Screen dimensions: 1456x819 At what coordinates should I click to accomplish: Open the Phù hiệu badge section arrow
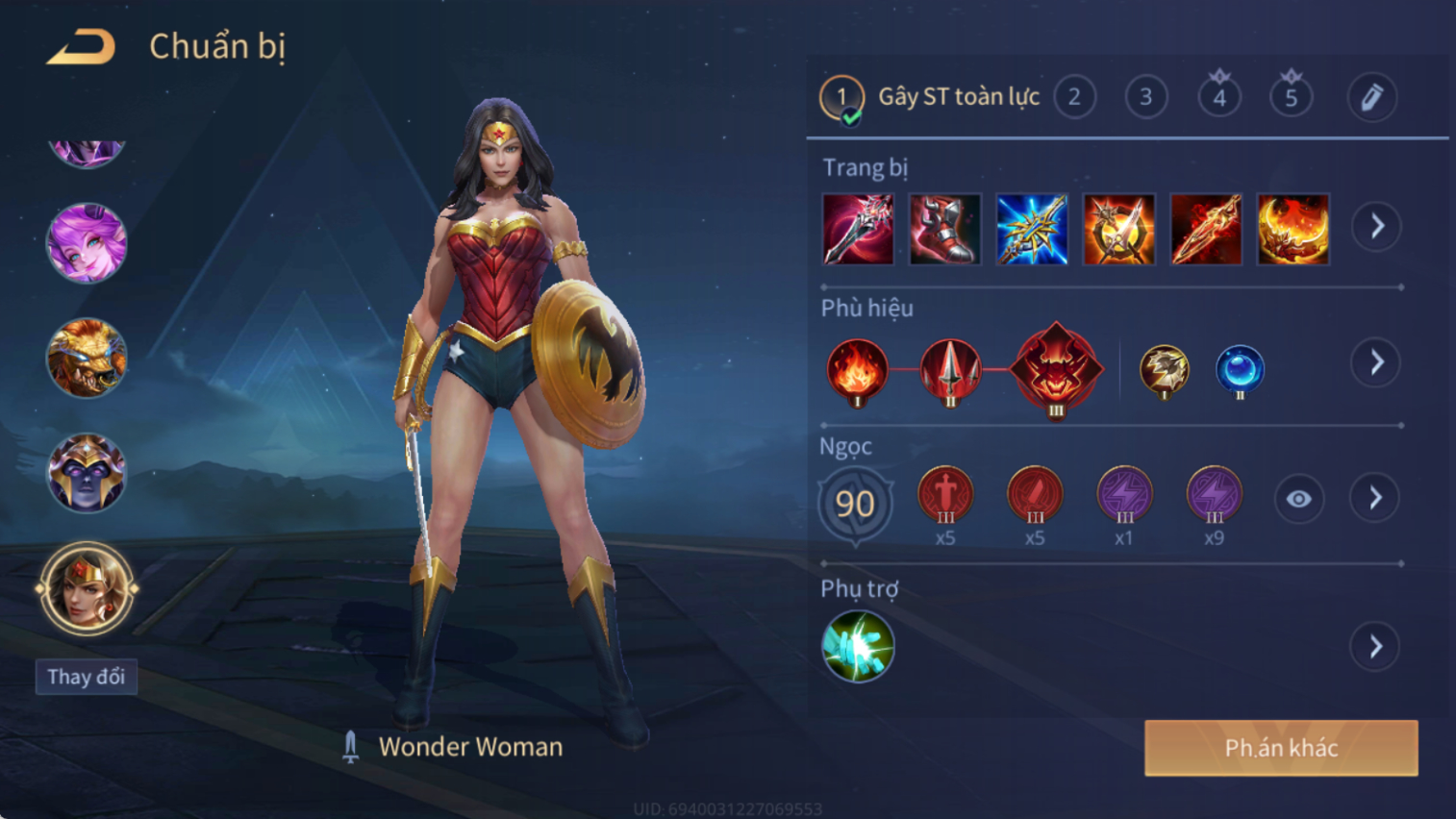[x=1376, y=362]
